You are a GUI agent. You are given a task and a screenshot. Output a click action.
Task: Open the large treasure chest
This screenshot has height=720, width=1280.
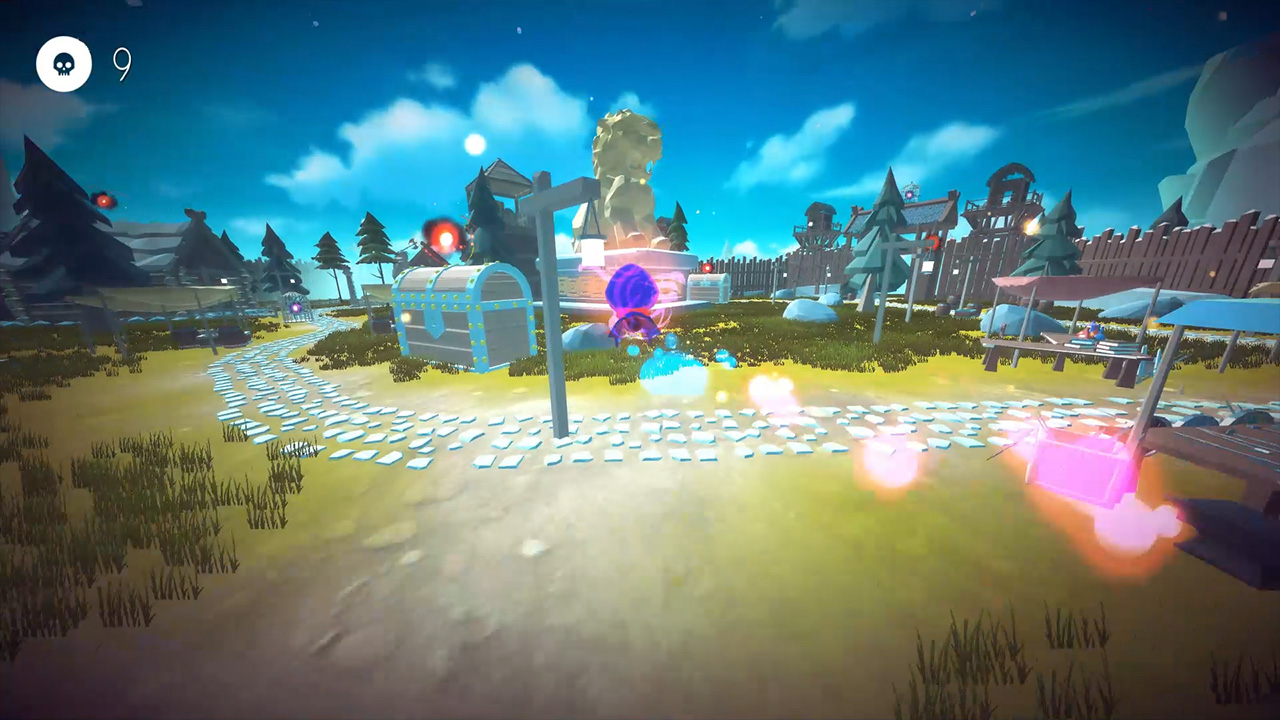click(x=460, y=315)
